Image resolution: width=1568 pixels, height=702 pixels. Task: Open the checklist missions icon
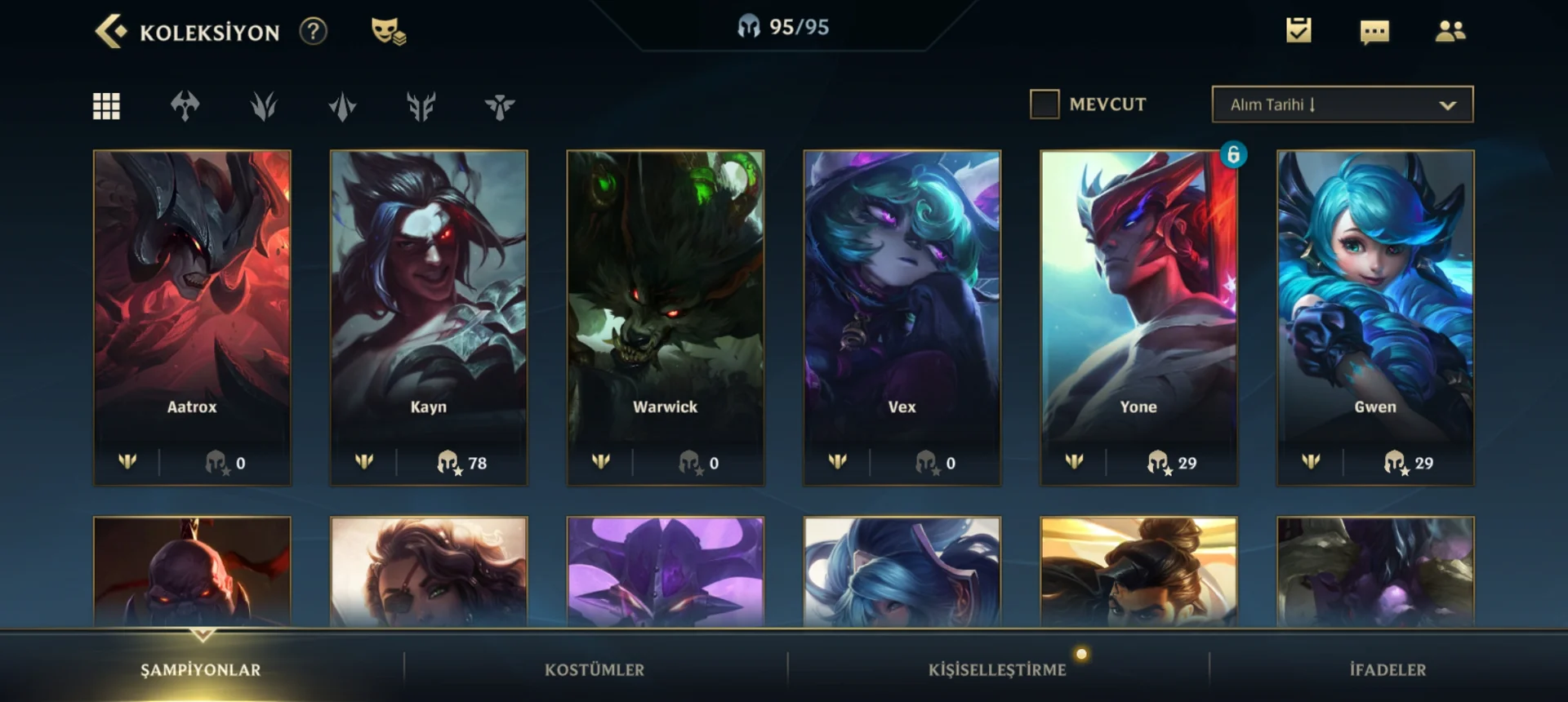(1298, 31)
